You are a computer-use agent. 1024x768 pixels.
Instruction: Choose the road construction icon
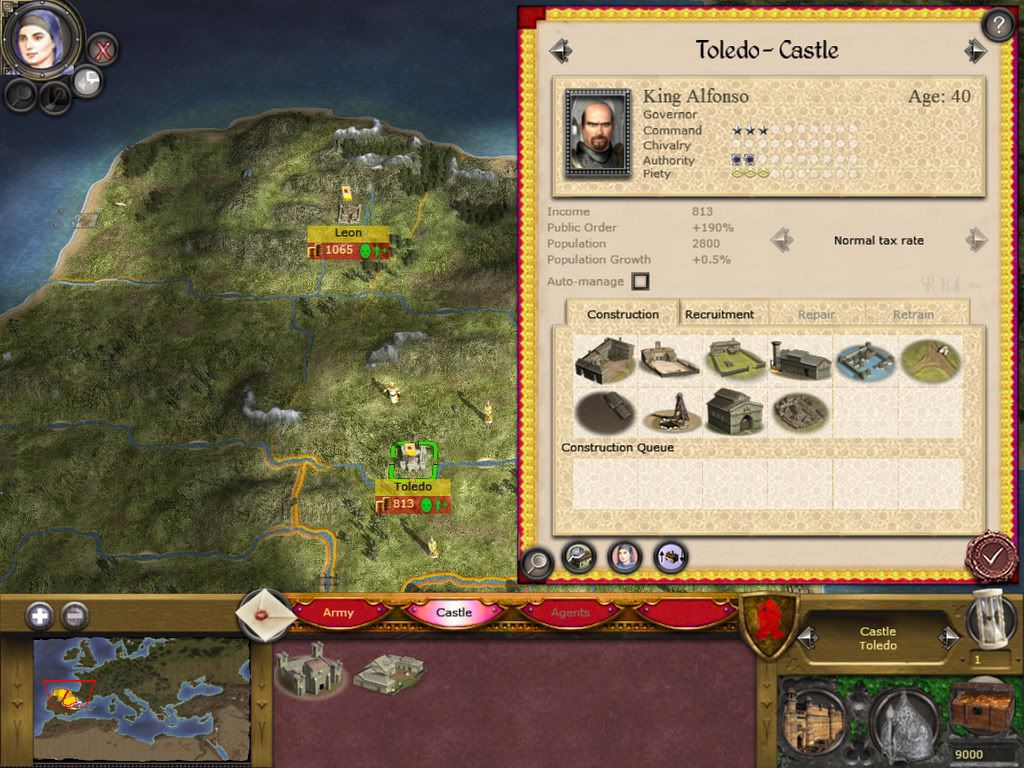coord(930,361)
